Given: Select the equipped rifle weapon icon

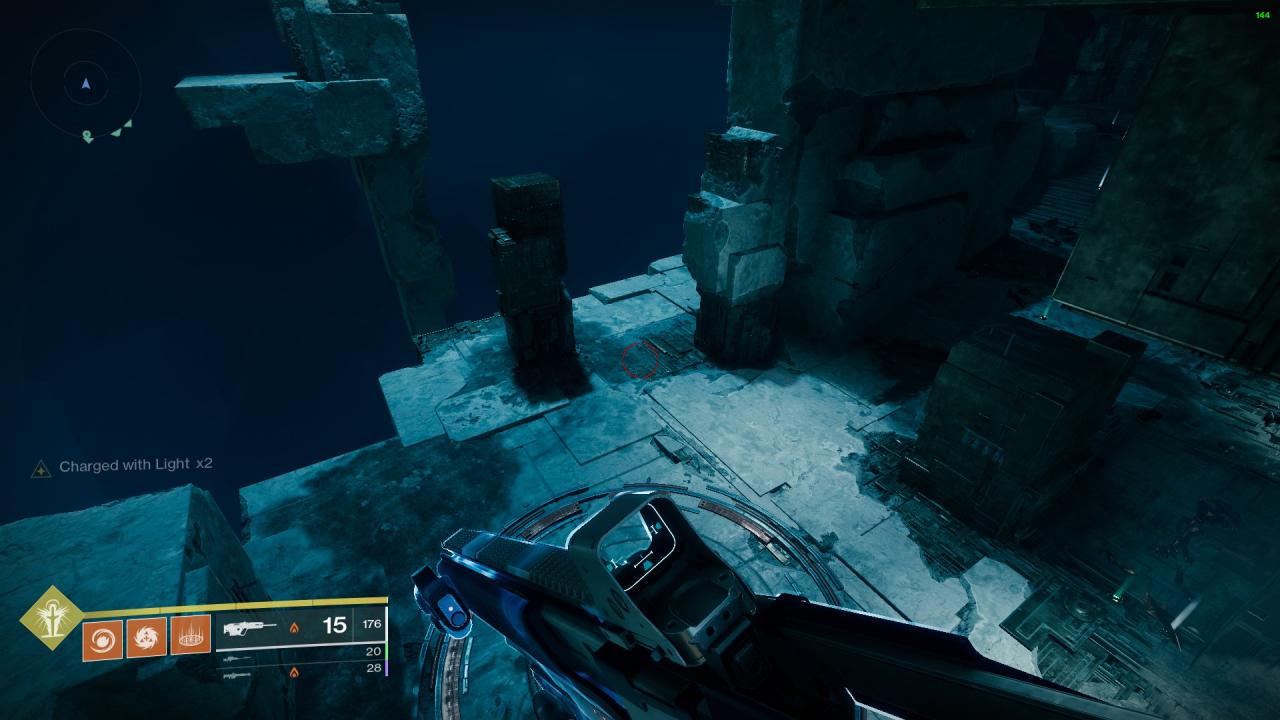Looking at the screenshot, I should click(249, 628).
